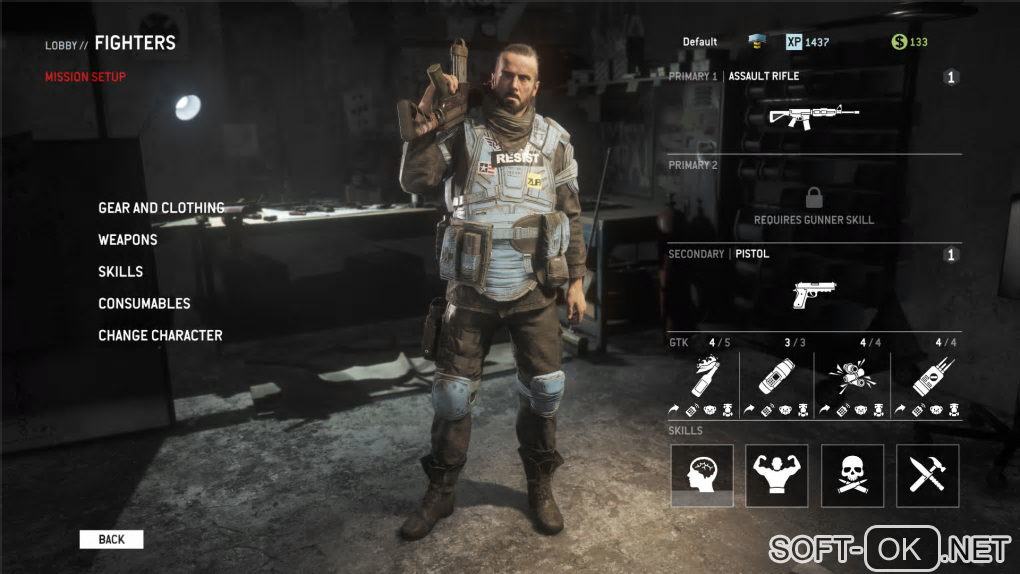Choose the knife and hammer skill
The height and width of the screenshot is (574, 1020).
(x=927, y=475)
